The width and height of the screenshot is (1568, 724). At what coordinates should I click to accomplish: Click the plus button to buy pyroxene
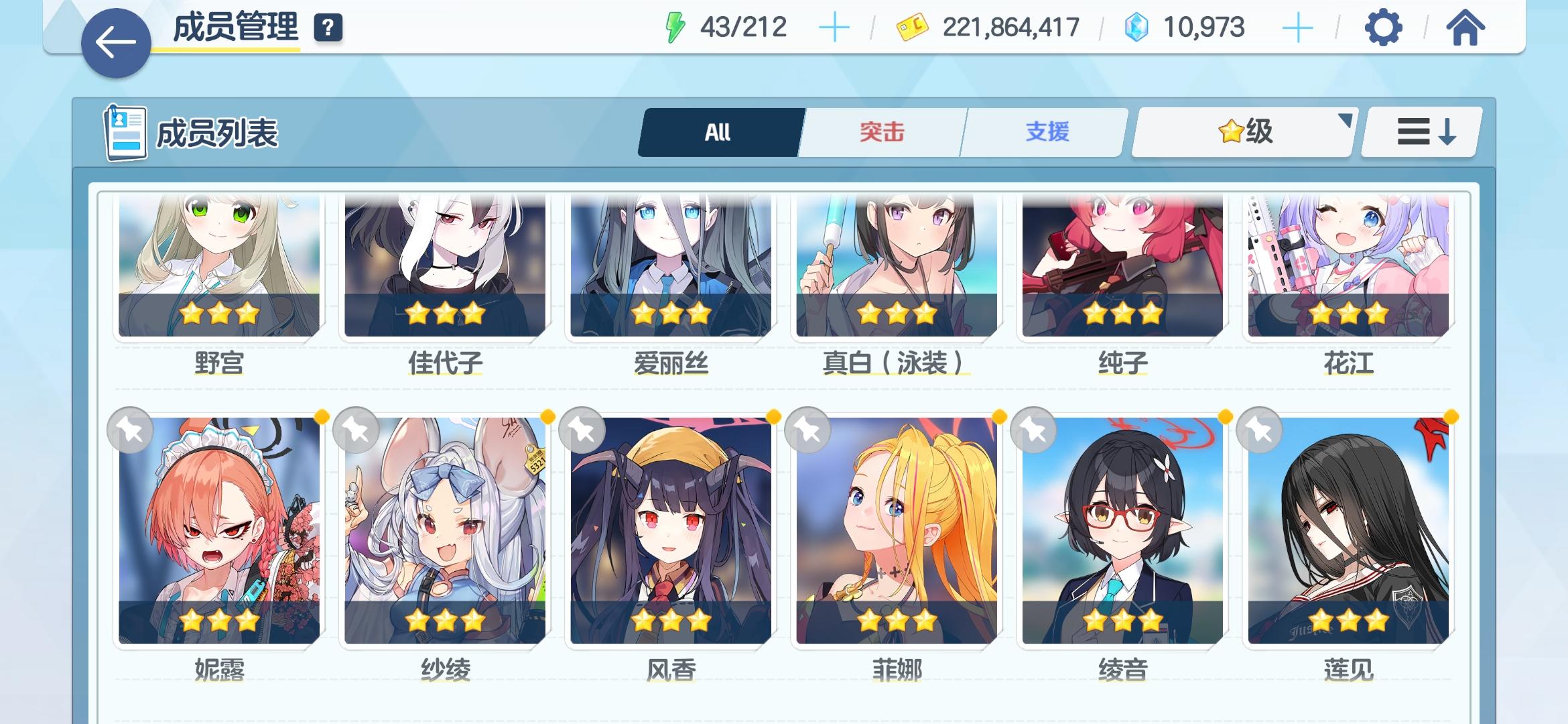(1299, 27)
